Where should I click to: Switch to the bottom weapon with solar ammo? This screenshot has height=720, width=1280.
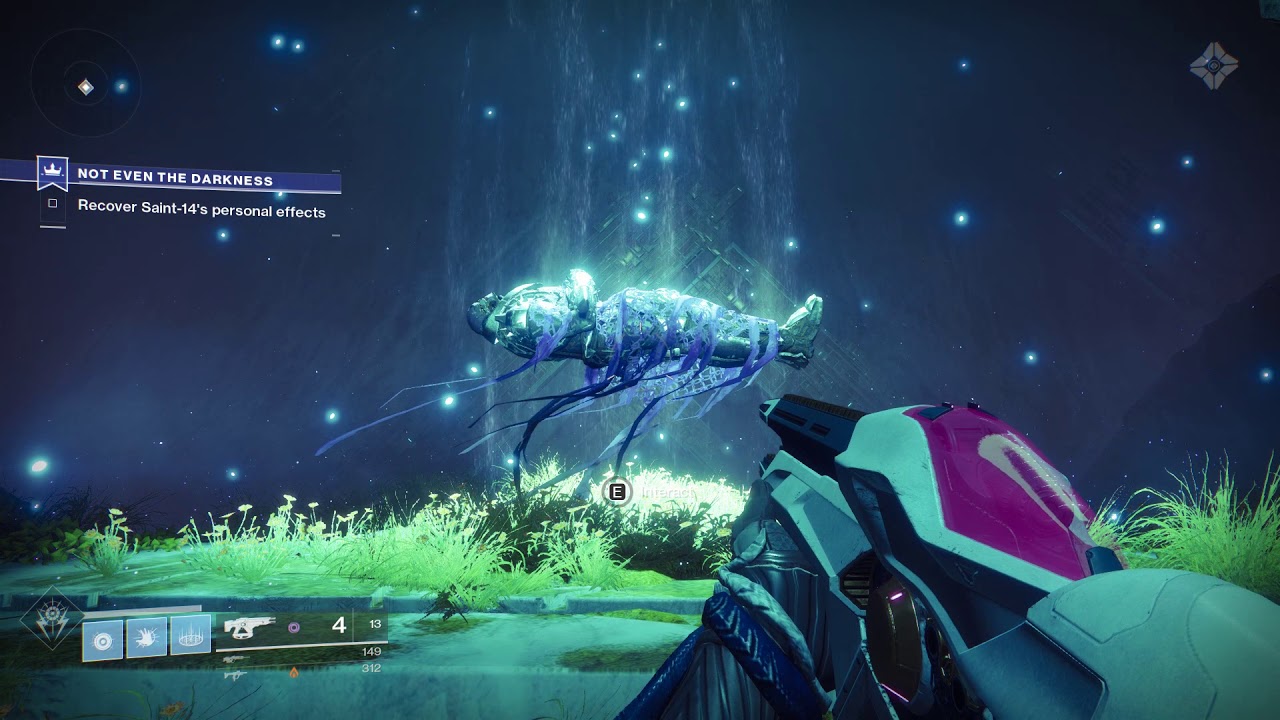tap(236, 674)
